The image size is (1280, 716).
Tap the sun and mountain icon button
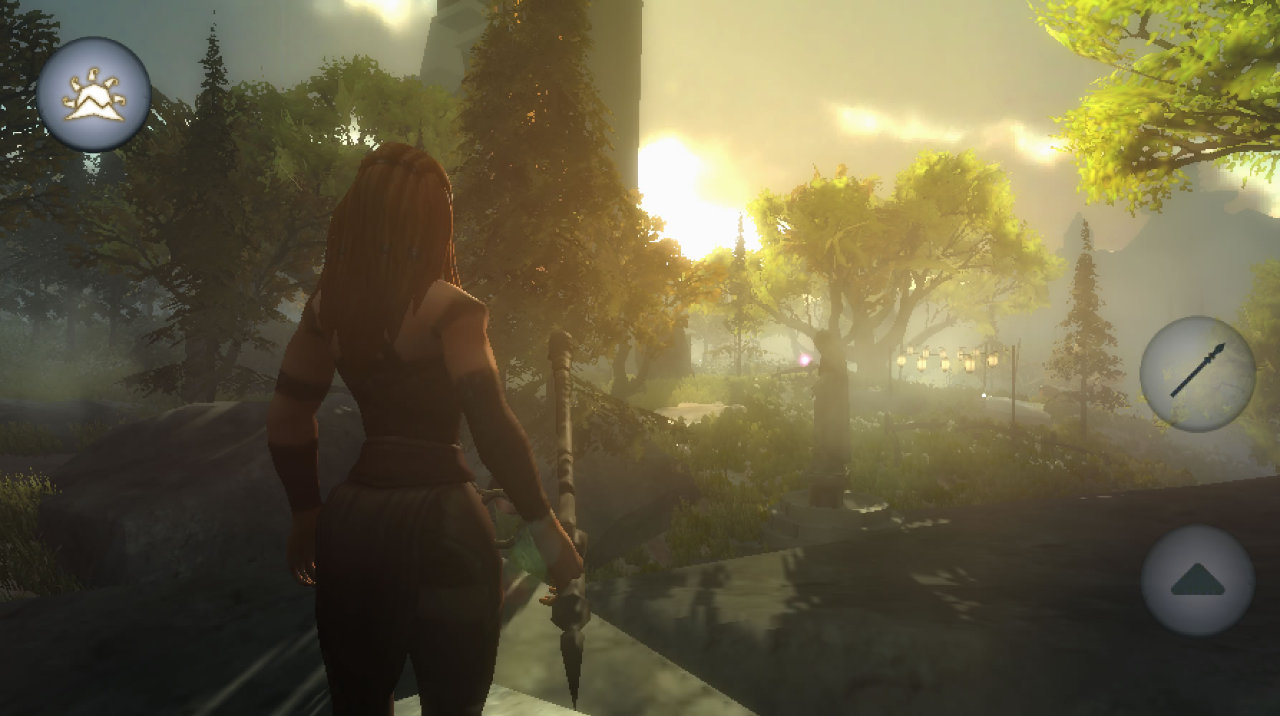point(94,94)
